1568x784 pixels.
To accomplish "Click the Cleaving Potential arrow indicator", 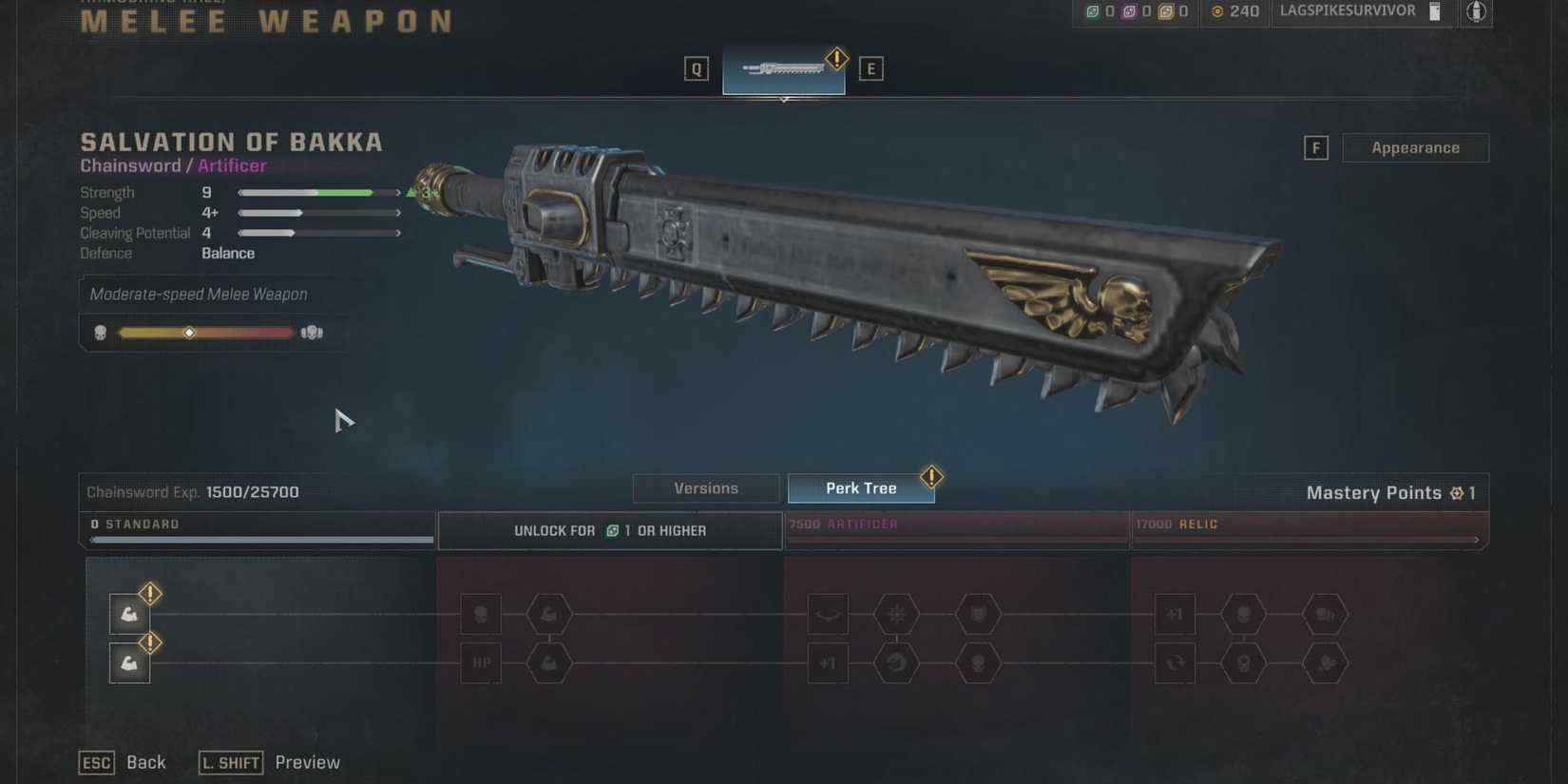I will coord(398,232).
